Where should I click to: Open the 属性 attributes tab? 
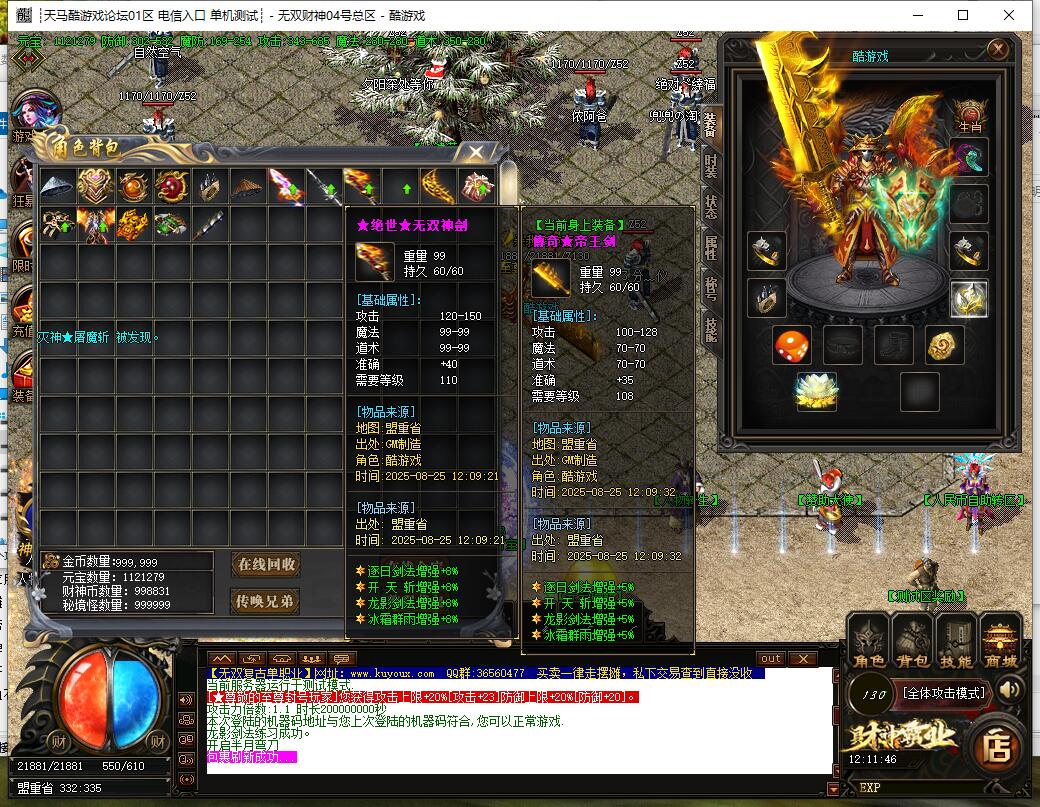[x=709, y=248]
